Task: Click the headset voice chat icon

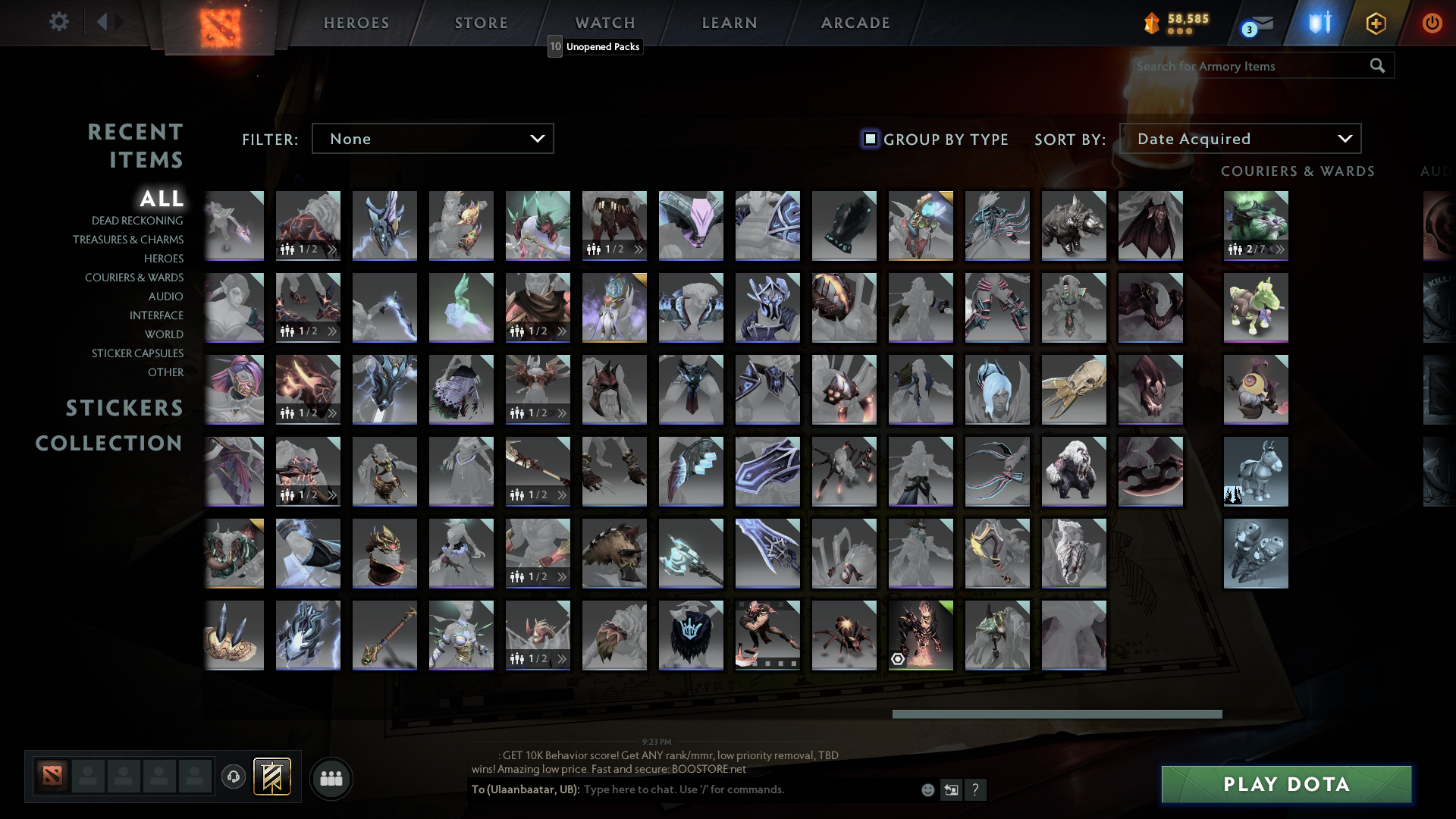Action: pyautogui.click(x=233, y=778)
